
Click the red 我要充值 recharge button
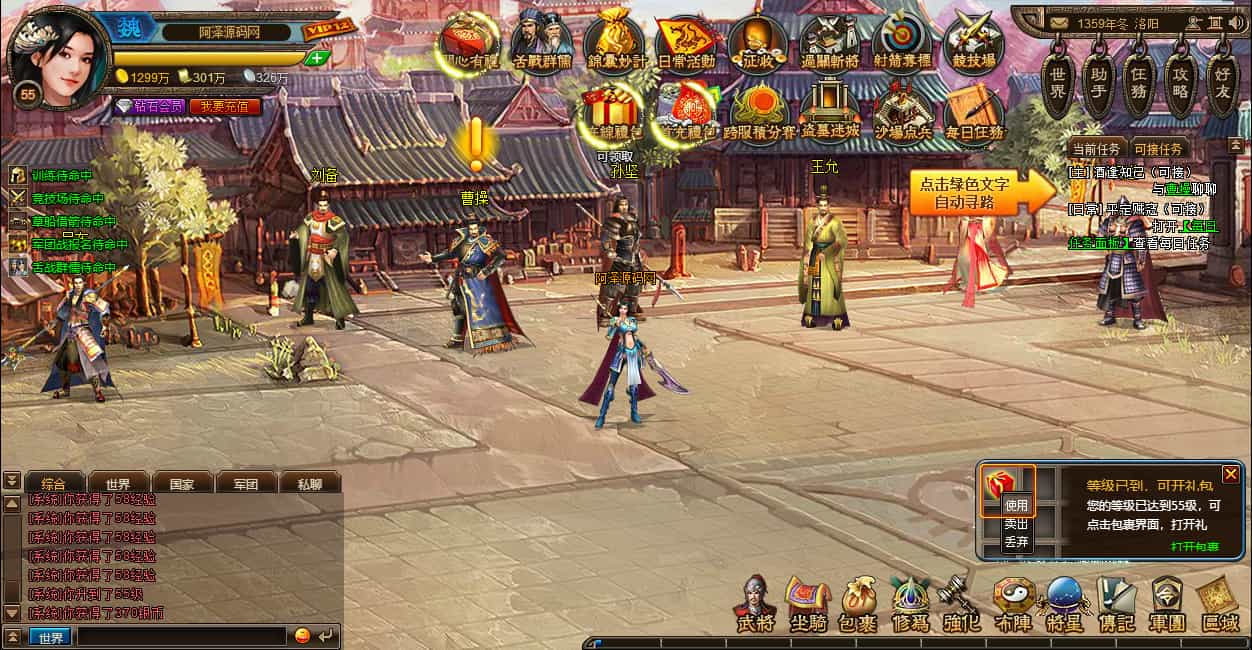pos(224,106)
